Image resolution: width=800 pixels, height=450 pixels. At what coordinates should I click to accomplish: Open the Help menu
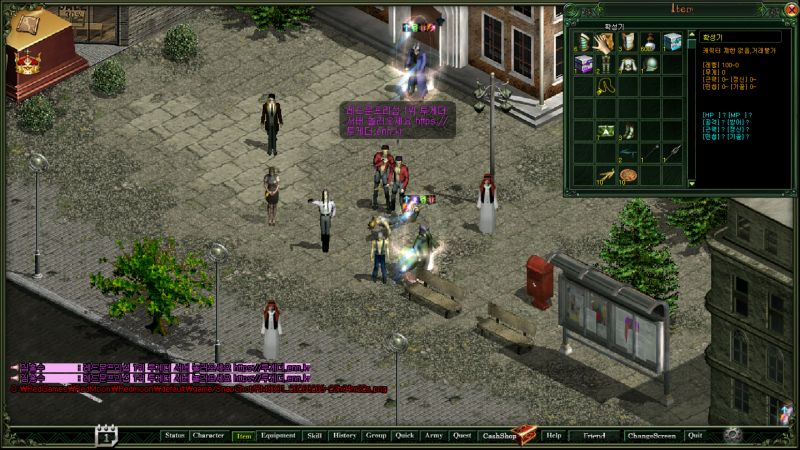554,436
